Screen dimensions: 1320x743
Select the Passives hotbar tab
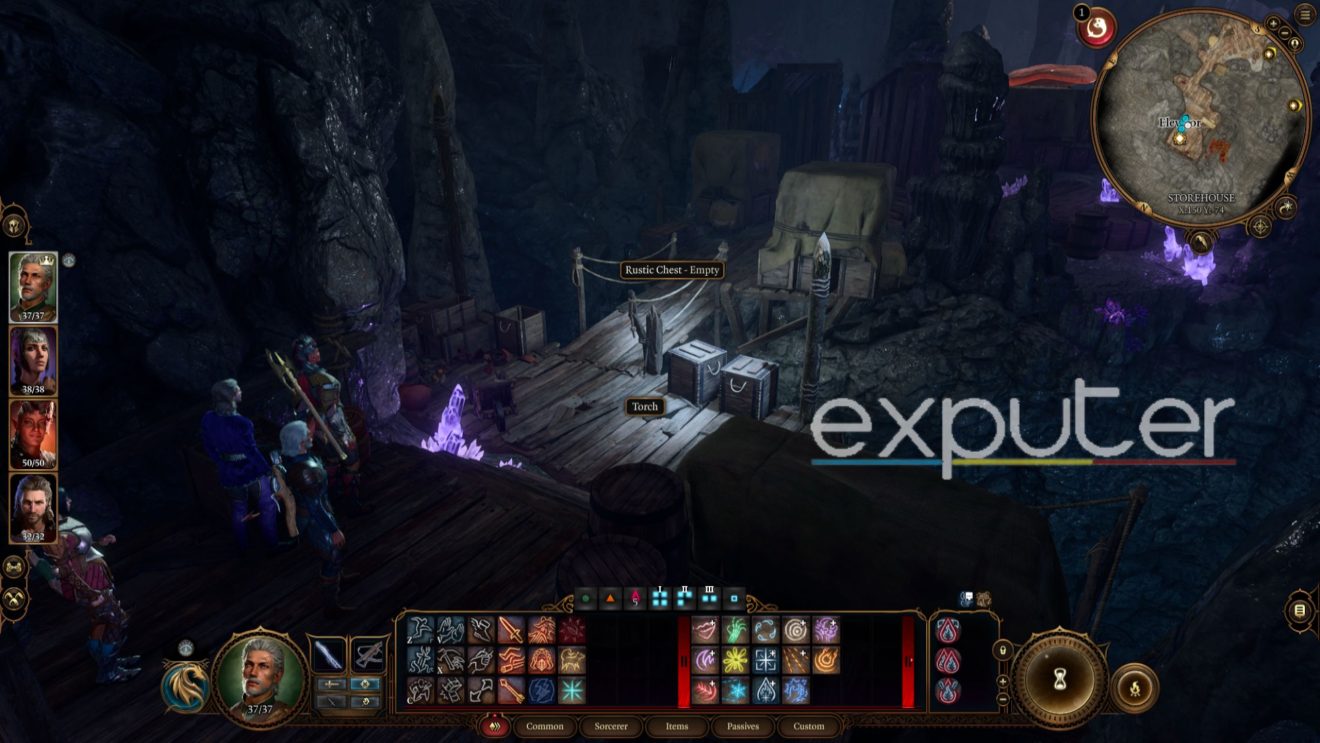point(742,726)
